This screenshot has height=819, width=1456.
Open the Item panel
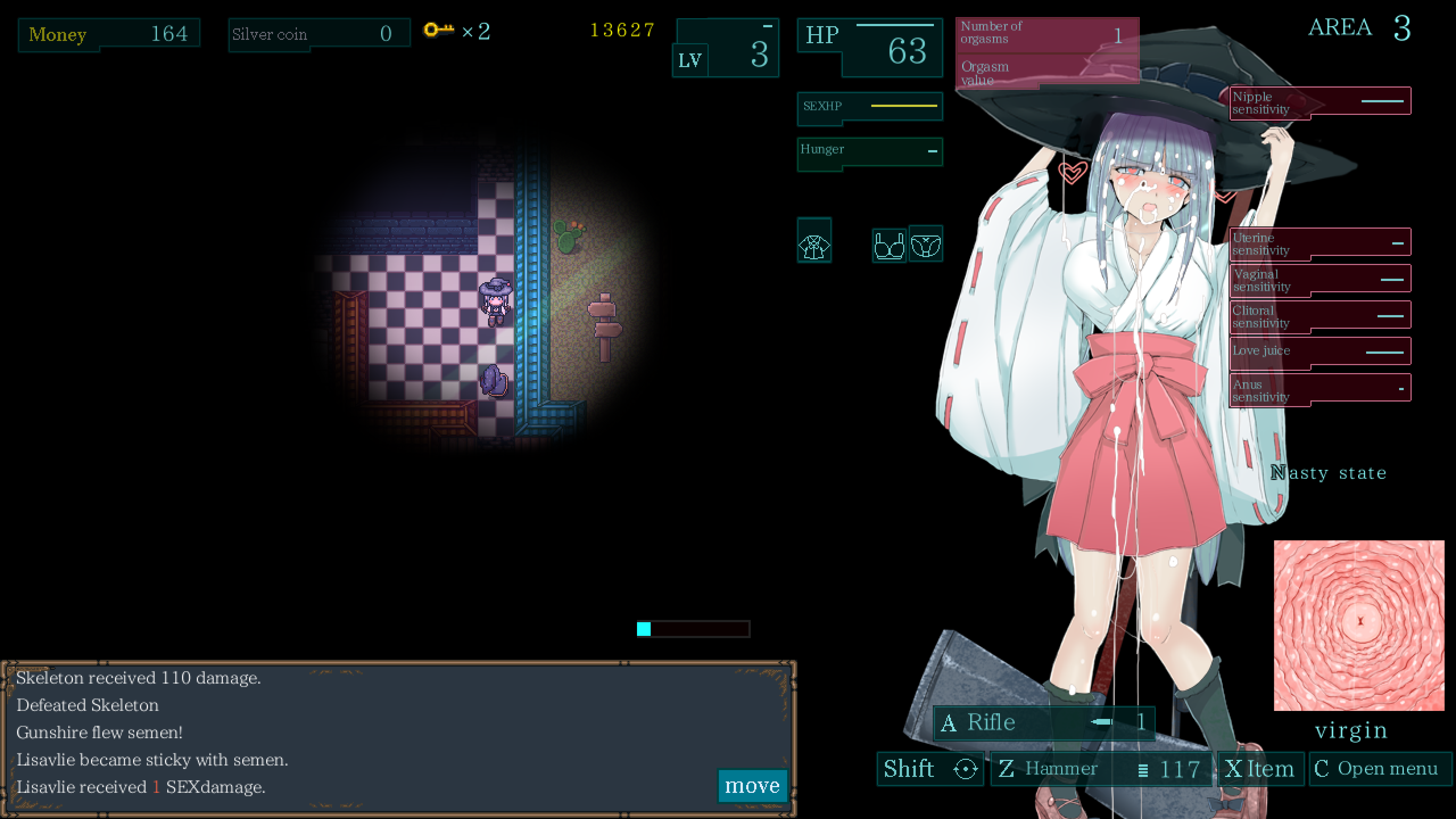click(x=1260, y=769)
